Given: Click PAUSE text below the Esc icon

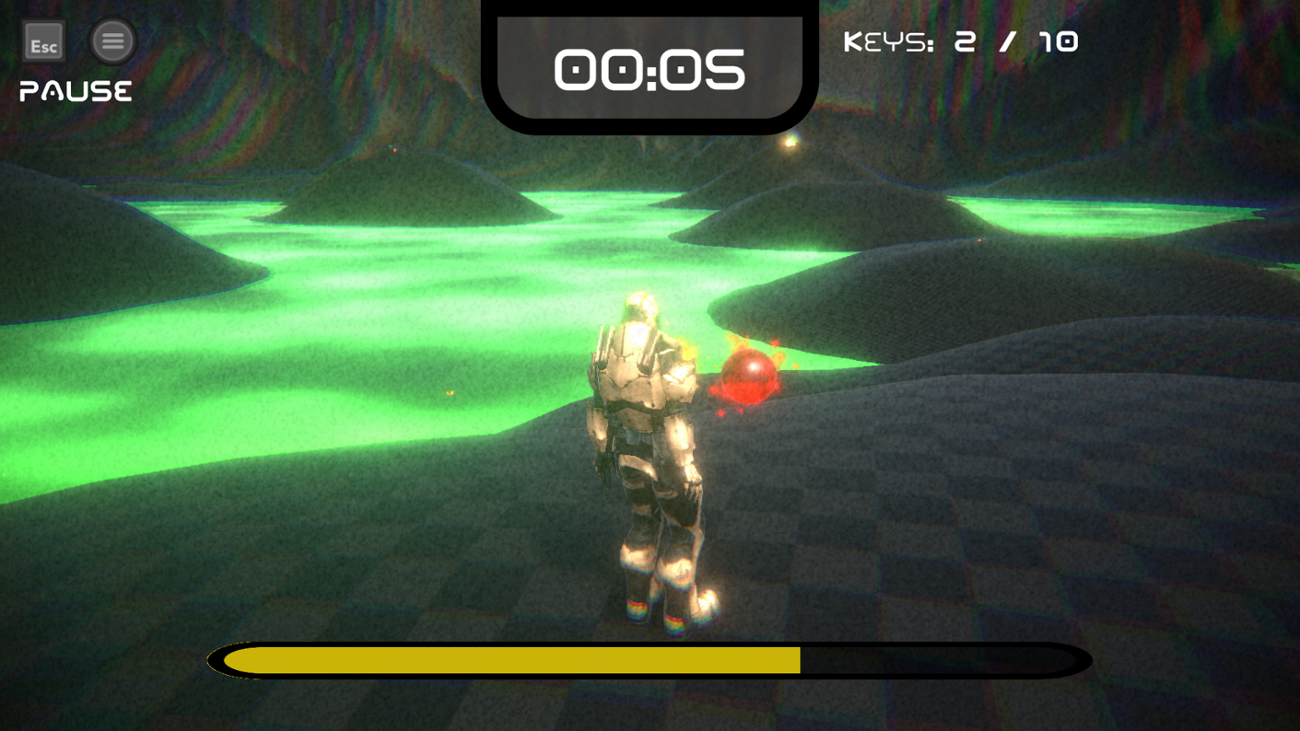Looking at the screenshot, I should pyautogui.click(x=73, y=91).
